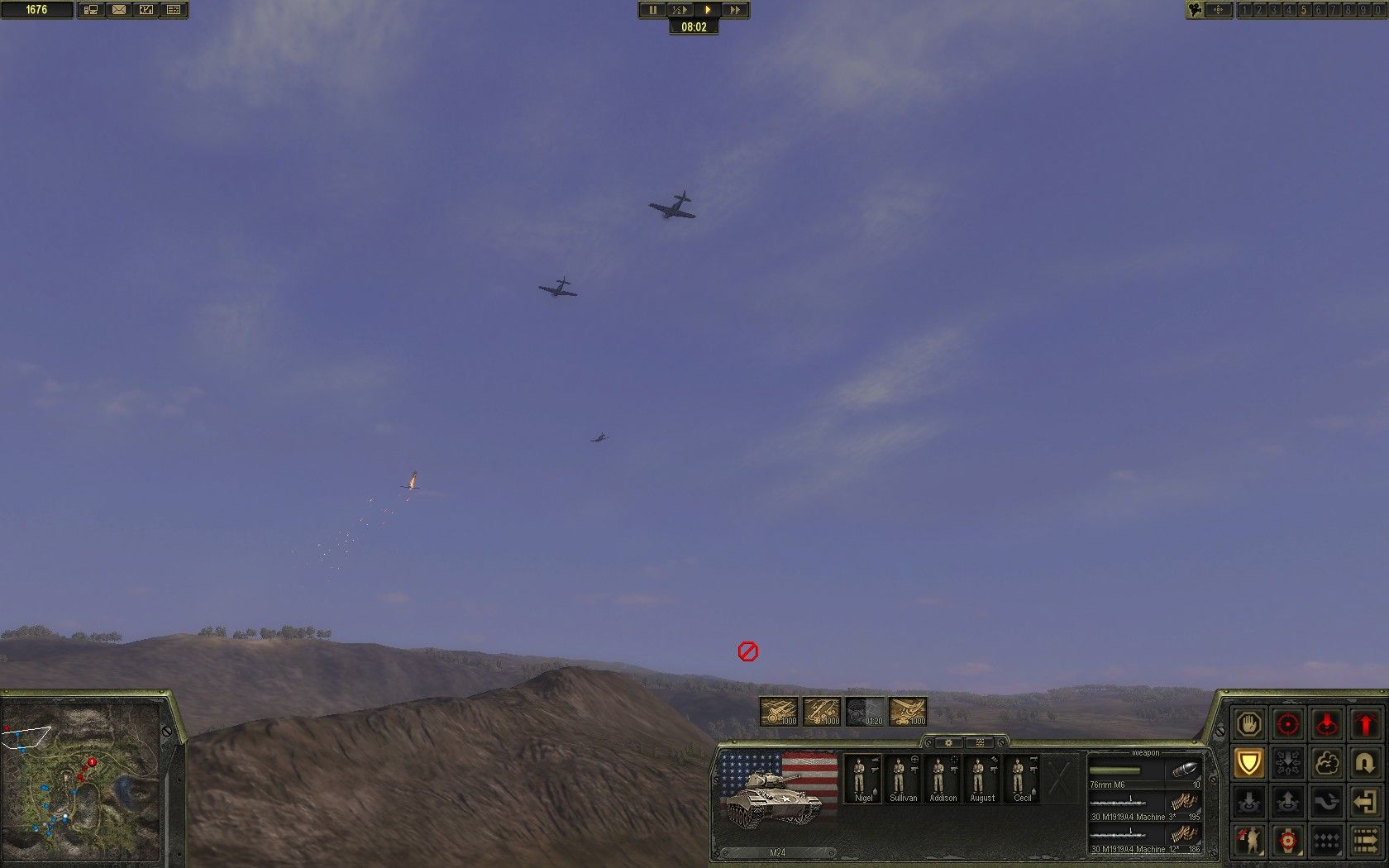This screenshot has height=868, width=1389.
Task: Switch to the inventory grid tab
Action: (x=980, y=742)
